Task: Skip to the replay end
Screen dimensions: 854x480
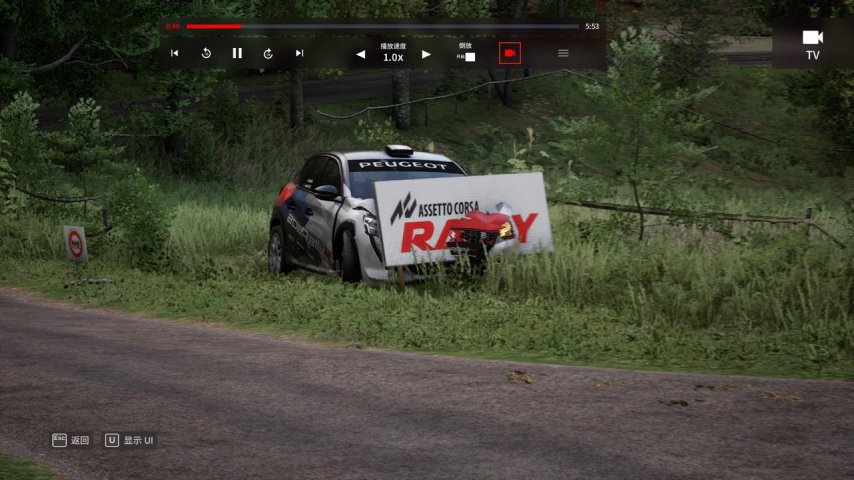Action: click(x=299, y=53)
